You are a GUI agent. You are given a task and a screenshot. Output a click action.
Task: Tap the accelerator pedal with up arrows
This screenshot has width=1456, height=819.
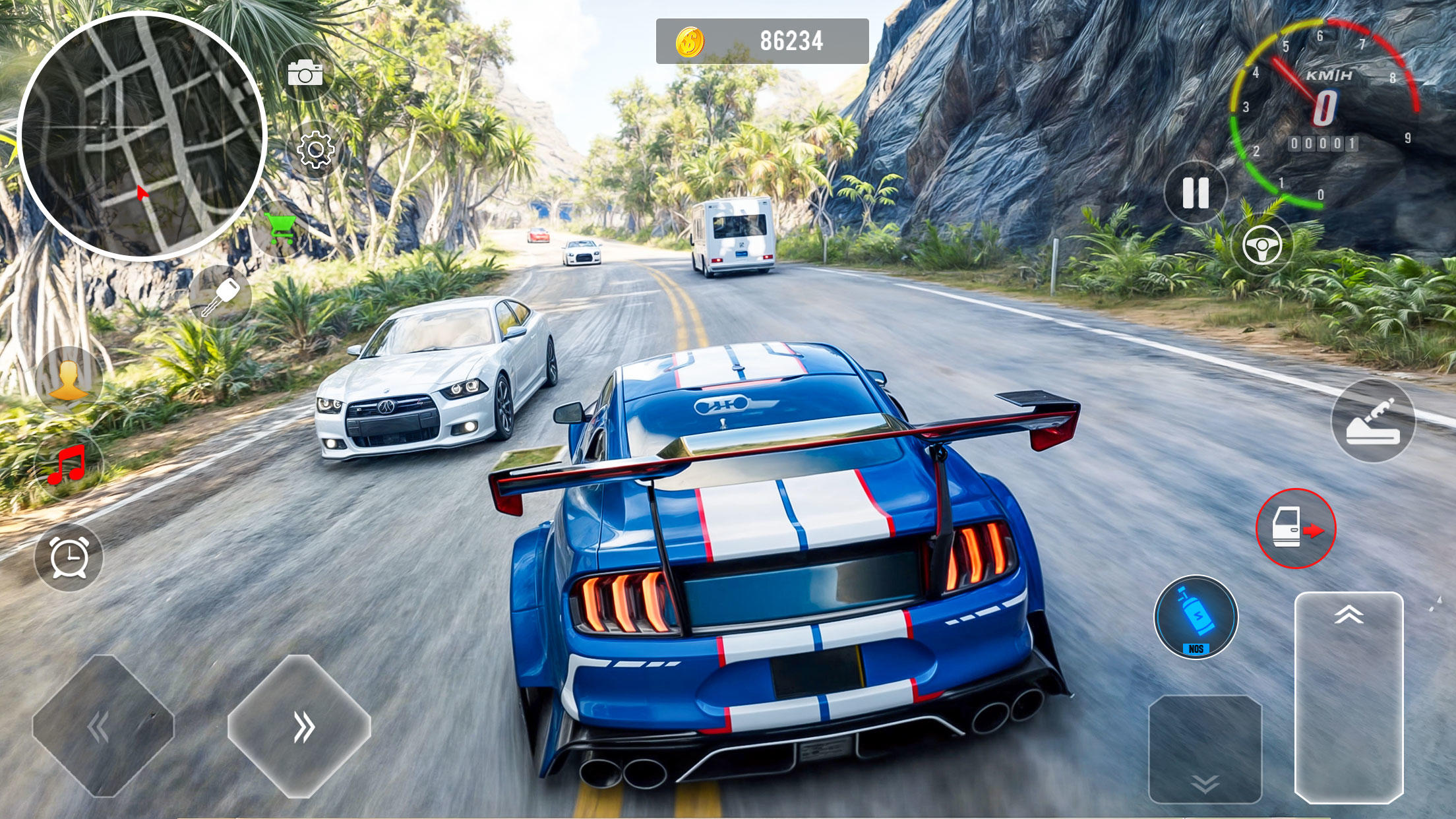pos(1349,696)
